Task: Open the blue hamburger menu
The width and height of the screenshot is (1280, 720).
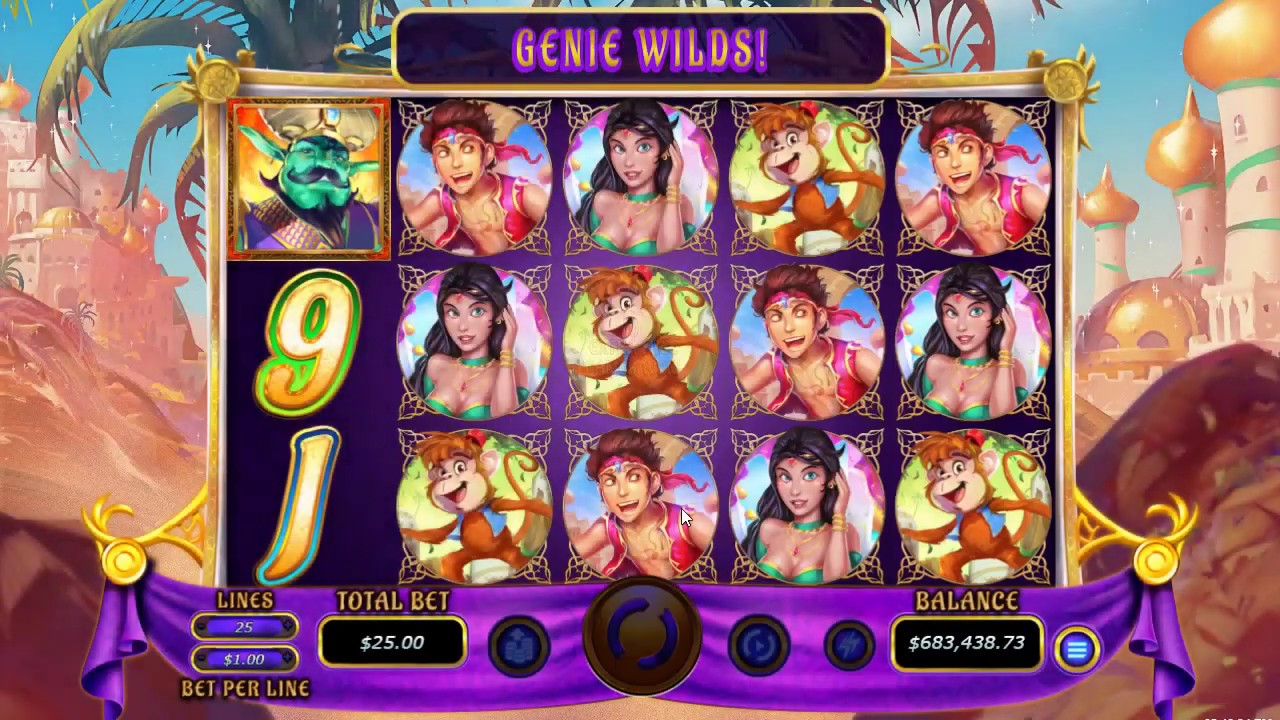Action: click(x=1076, y=651)
